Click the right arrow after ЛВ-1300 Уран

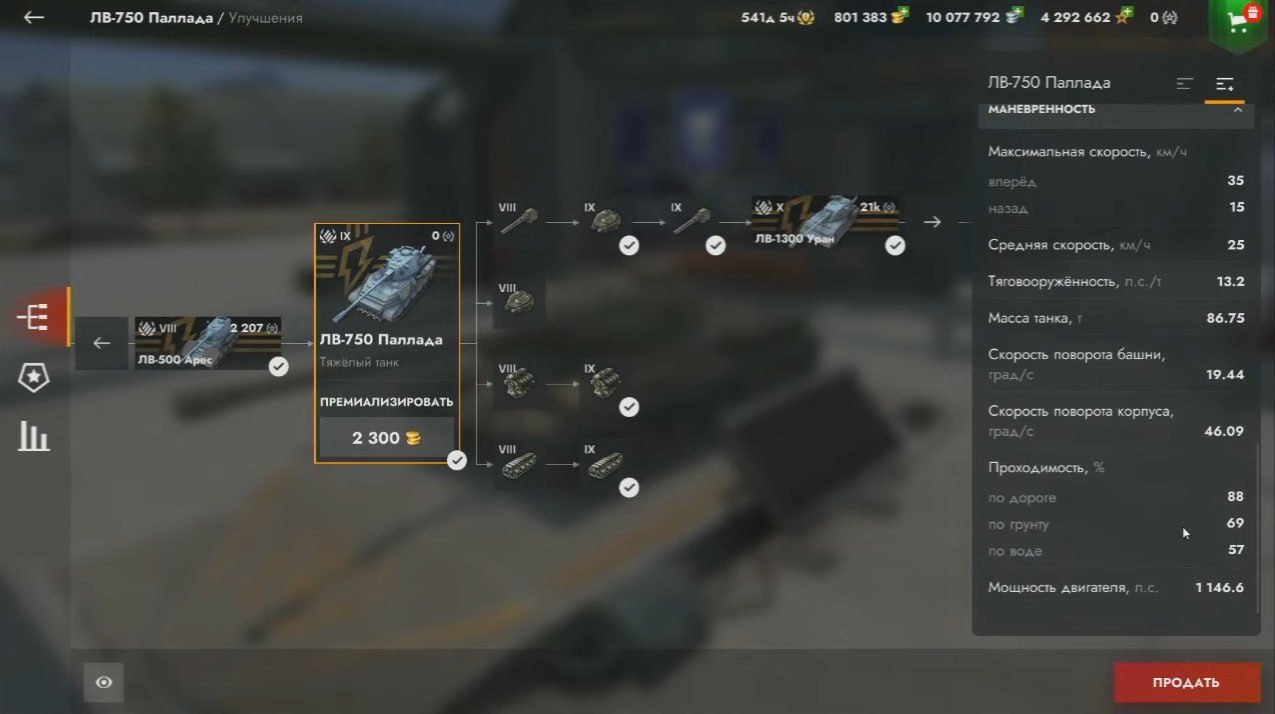coord(932,221)
